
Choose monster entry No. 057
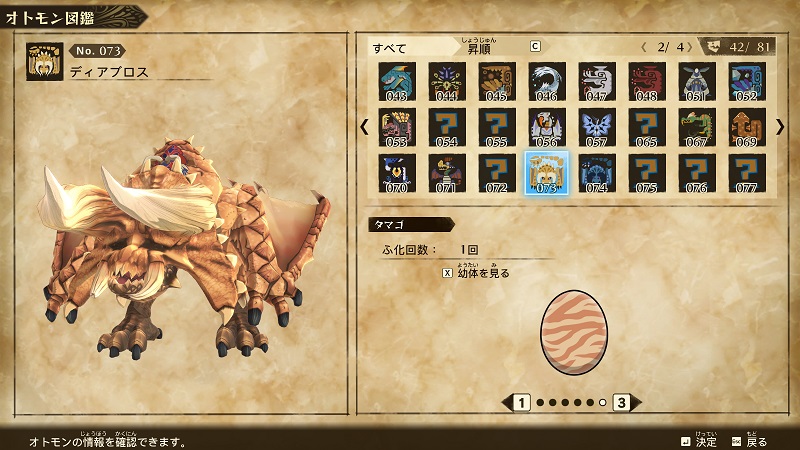click(x=597, y=127)
